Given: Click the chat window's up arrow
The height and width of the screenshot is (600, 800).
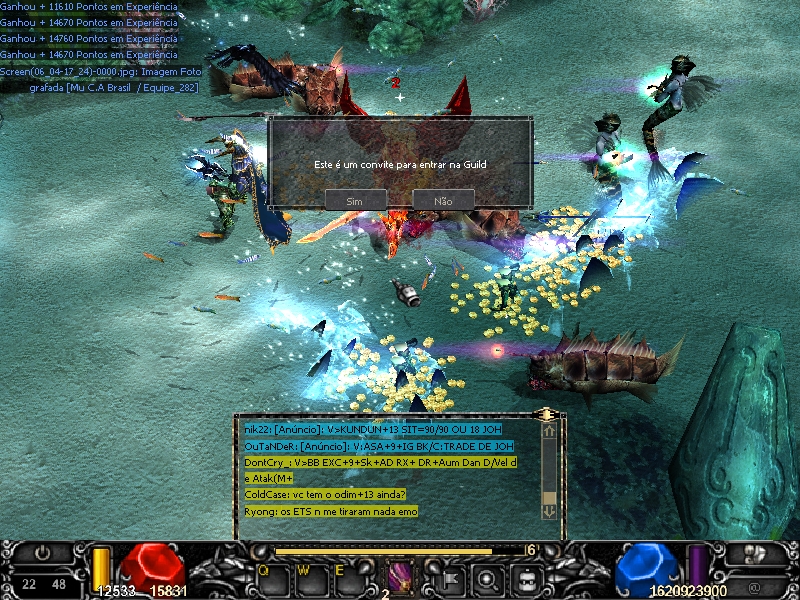Looking at the screenshot, I should (548, 430).
